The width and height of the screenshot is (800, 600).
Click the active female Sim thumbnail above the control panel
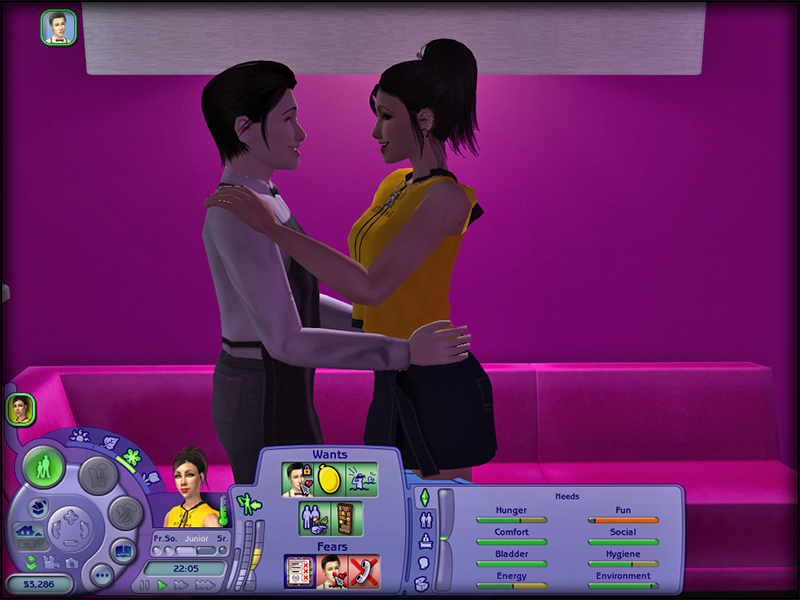pos(21,408)
